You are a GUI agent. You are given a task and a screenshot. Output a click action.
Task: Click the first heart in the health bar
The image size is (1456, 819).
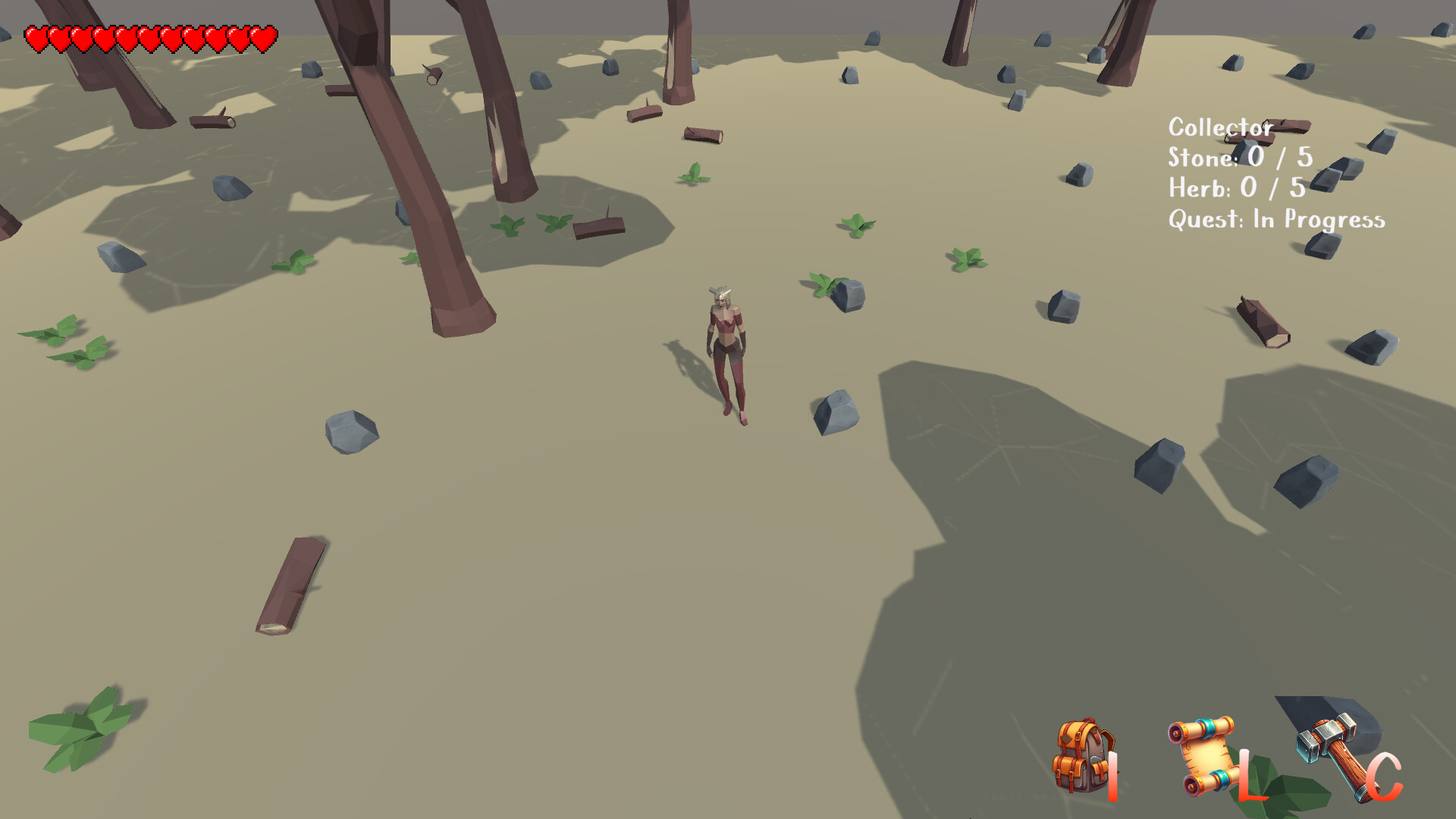[36, 36]
